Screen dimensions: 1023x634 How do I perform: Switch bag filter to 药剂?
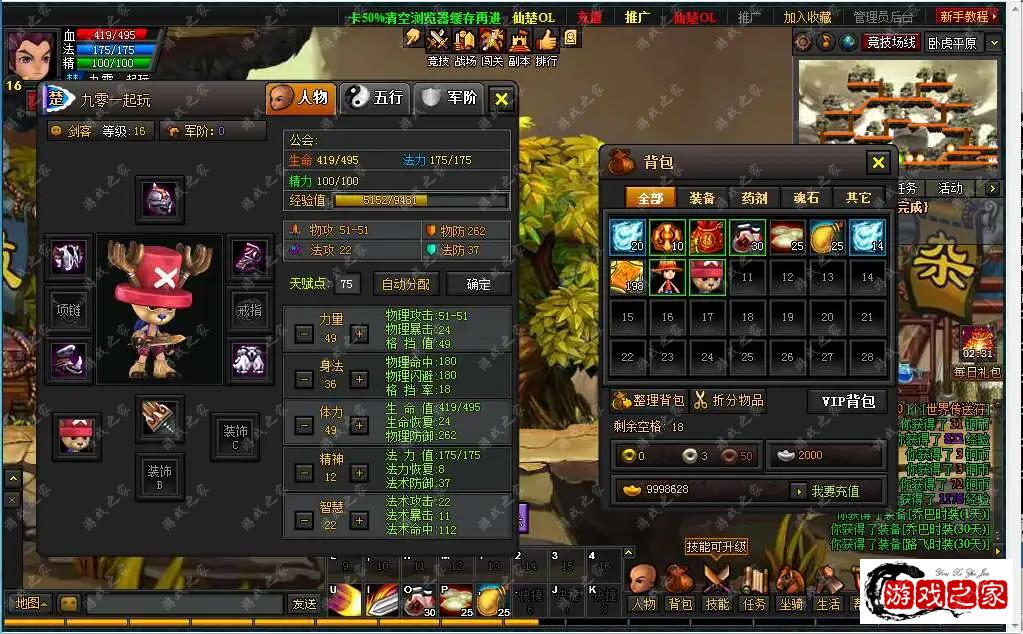tap(754, 198)
